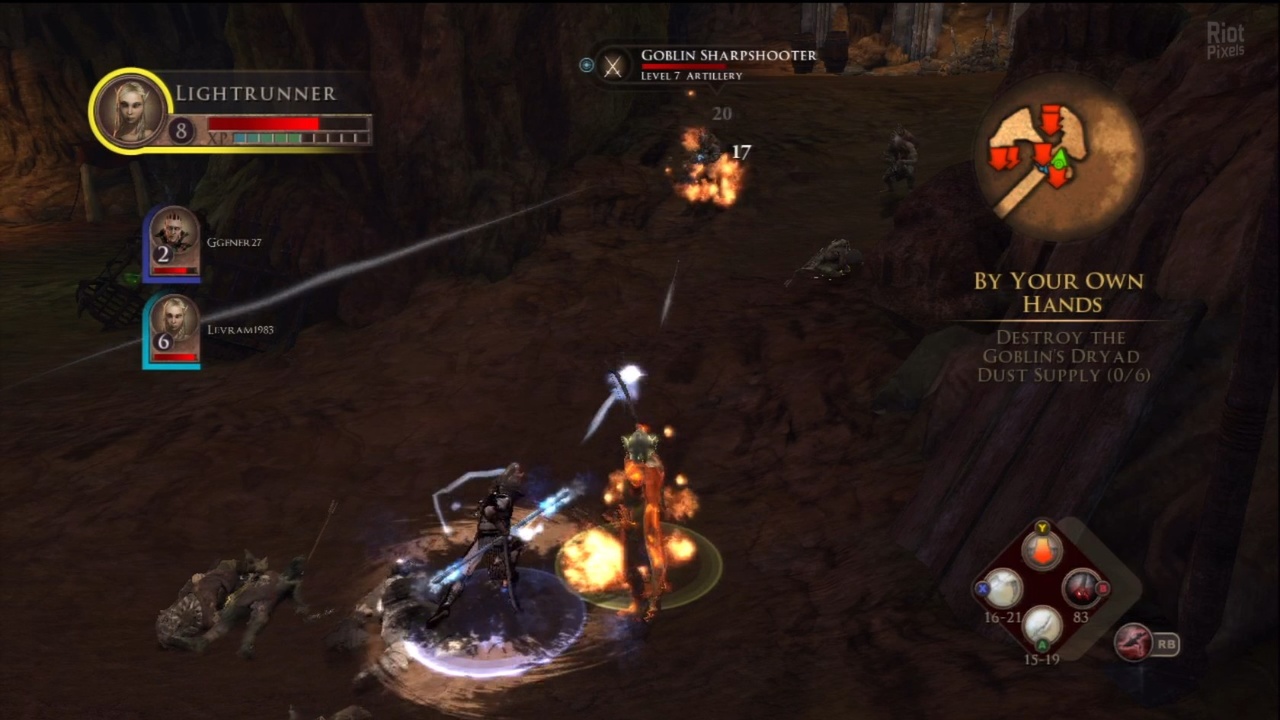Open the circular minimap
The height and width of the screenshot is (720, 1280).
point(1059,156)
